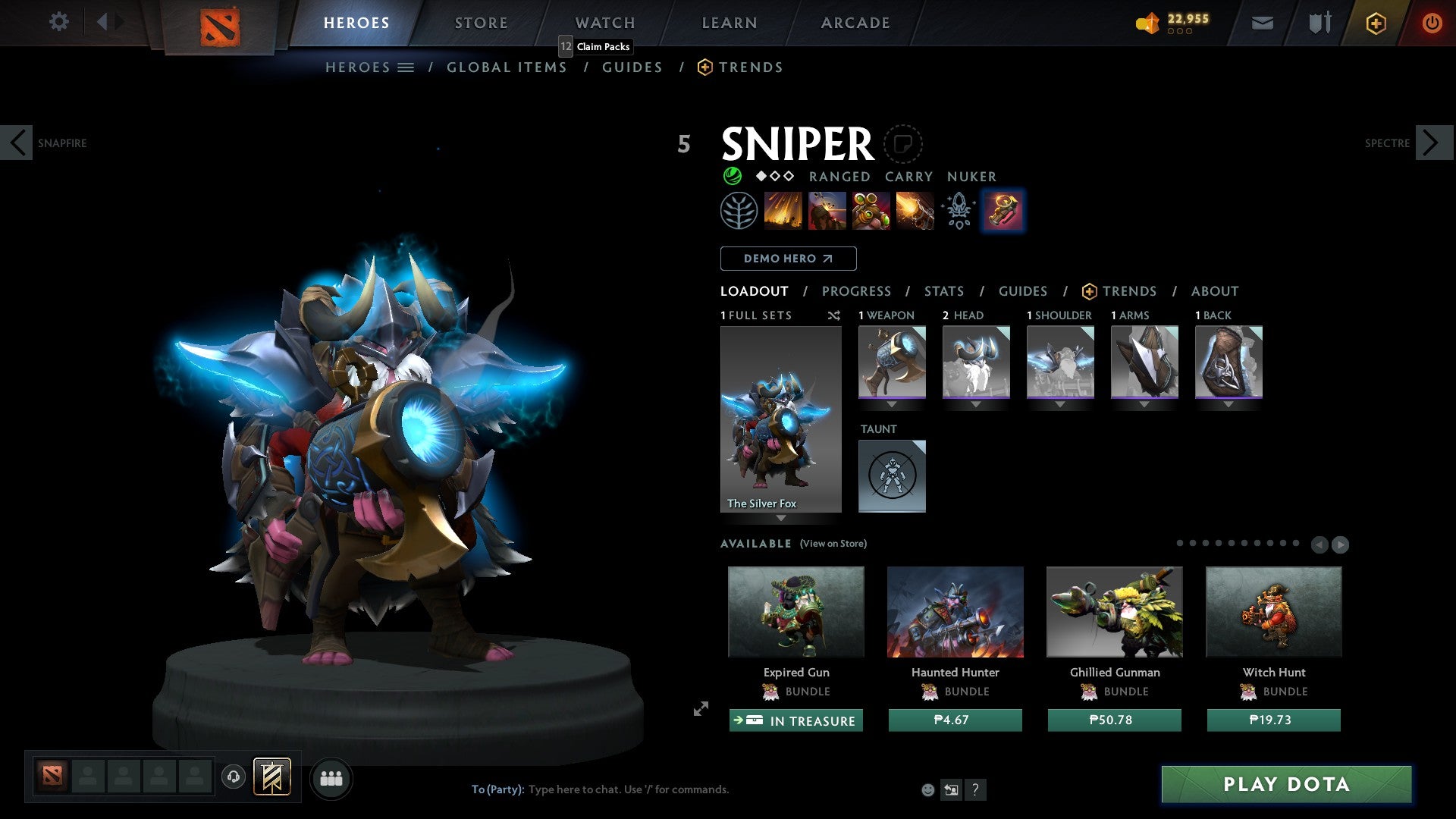Image resolution: width=1456 pixels, height=819 pixels.
Task: Select the Aghanim's Shard upgrade icon
Action: [x=958, y=211]
